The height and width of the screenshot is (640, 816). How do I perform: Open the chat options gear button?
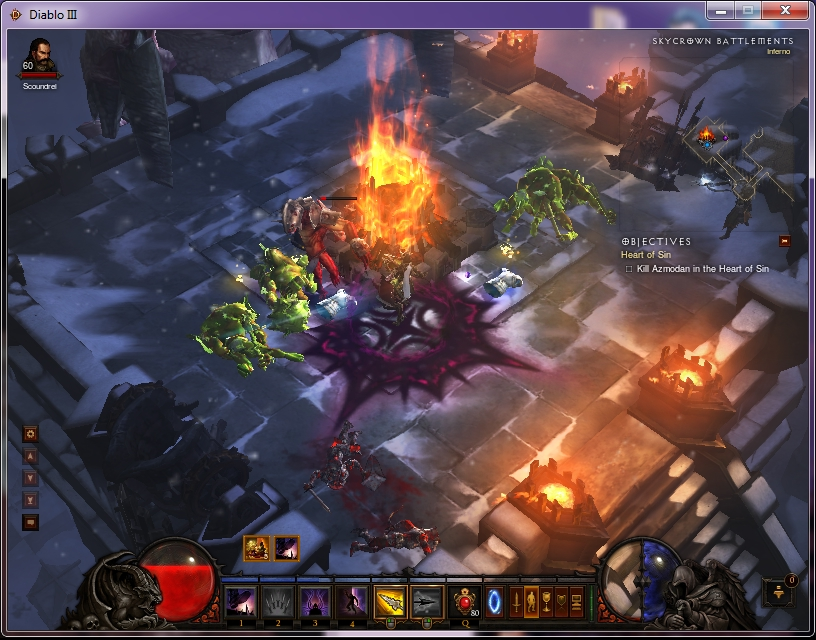(31, 434)
